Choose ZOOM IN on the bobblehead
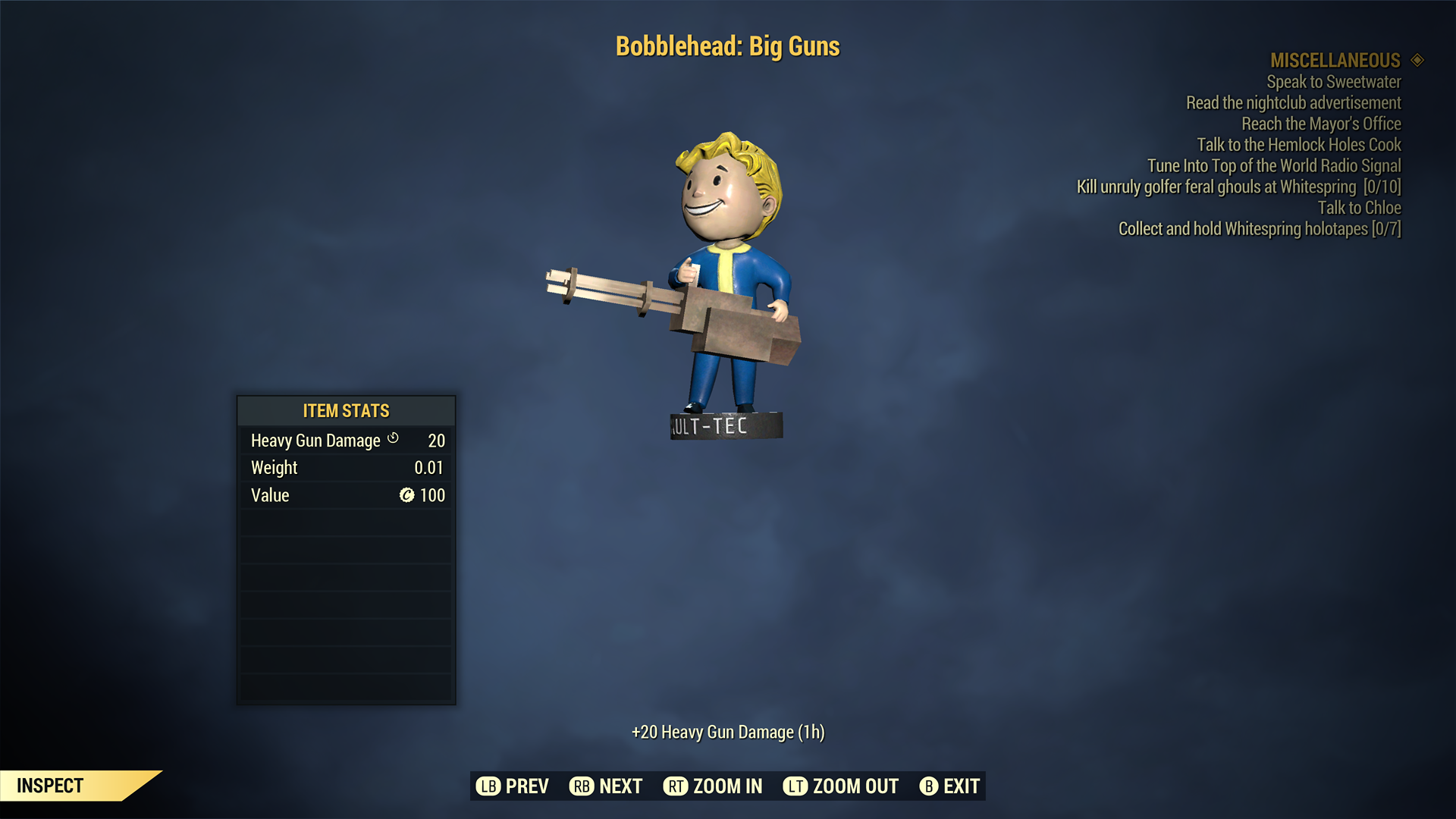The height and width of the screenshot is (819, 1456). (x=713, y=786)
